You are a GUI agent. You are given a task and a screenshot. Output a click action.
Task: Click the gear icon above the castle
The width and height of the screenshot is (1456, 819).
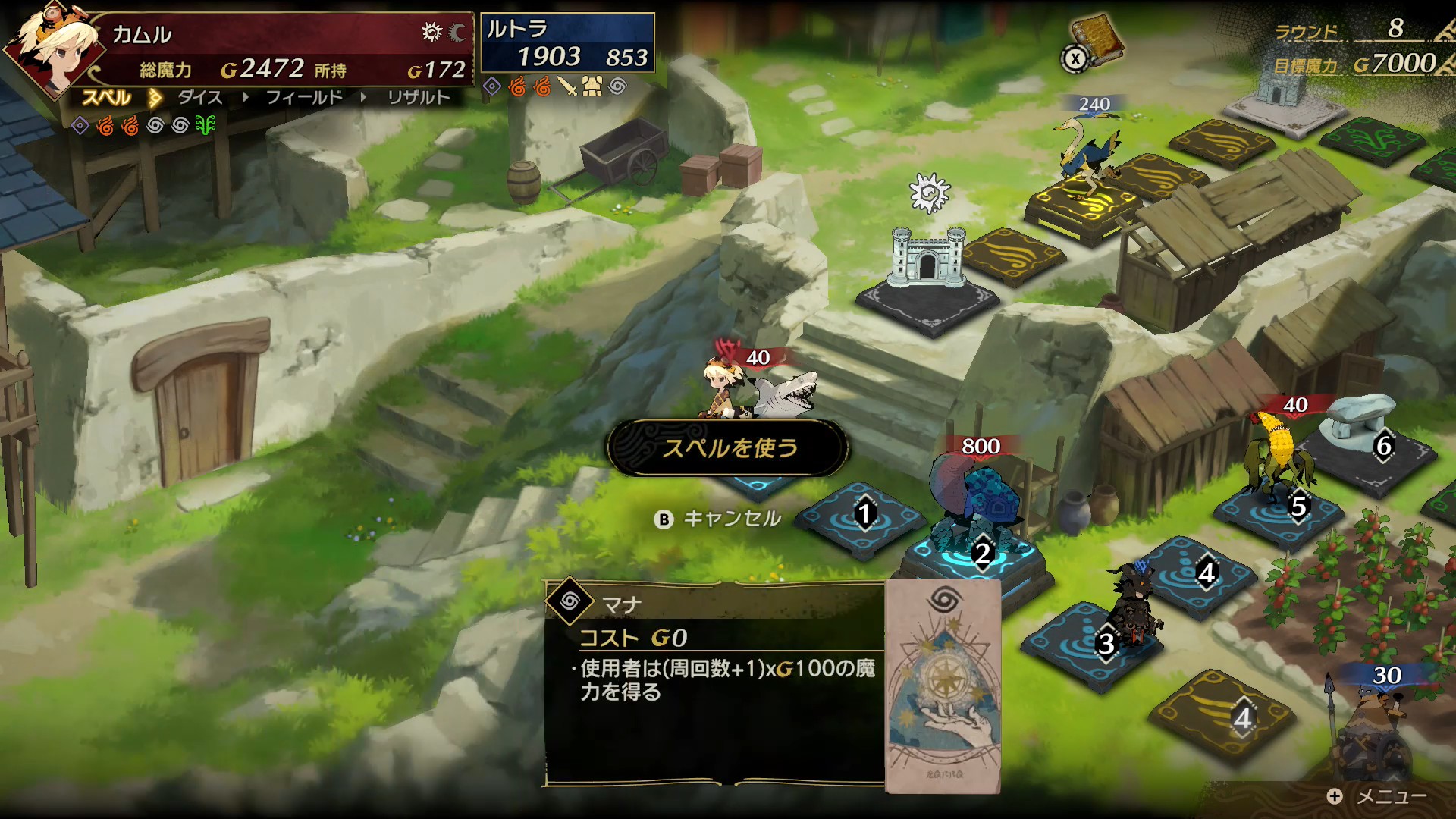point(929,193)
